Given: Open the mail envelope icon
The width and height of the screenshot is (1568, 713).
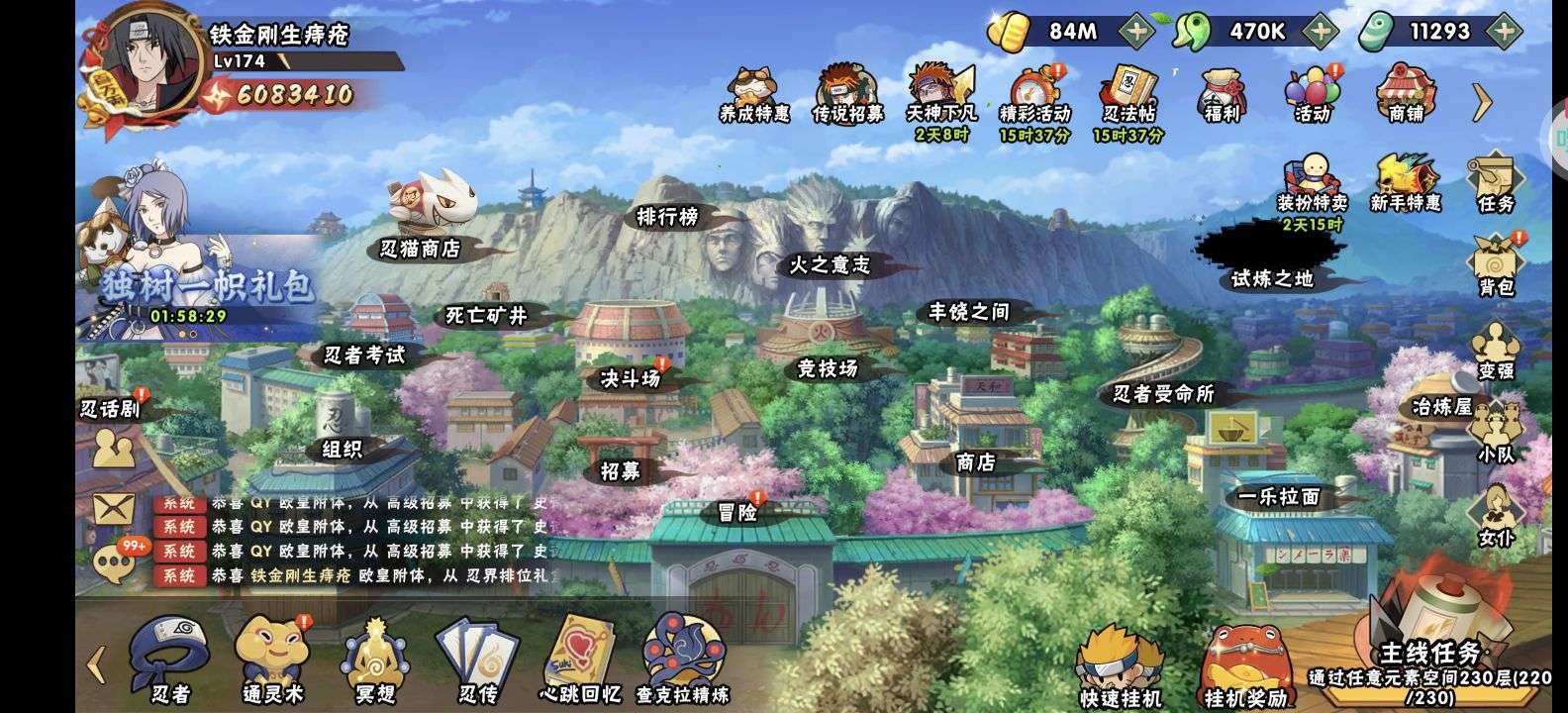Looking at the screenshot, I should click(x=113, y=509).
